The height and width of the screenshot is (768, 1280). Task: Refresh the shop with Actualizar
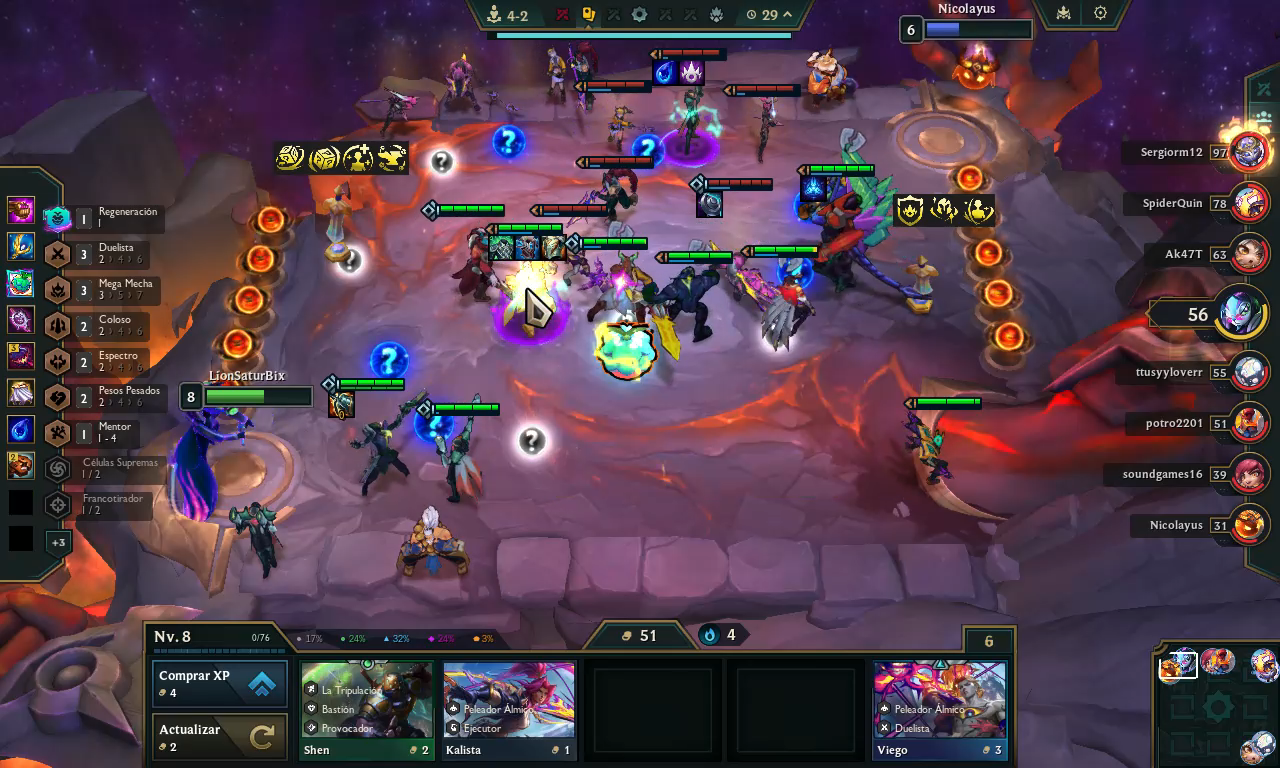(220, 737)
